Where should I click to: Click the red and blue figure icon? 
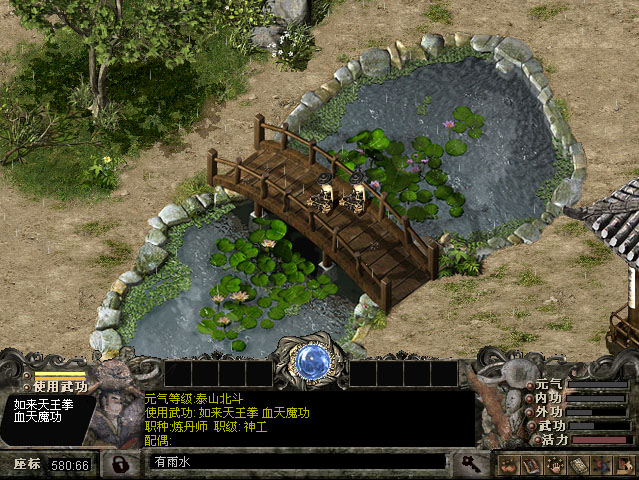600,465
